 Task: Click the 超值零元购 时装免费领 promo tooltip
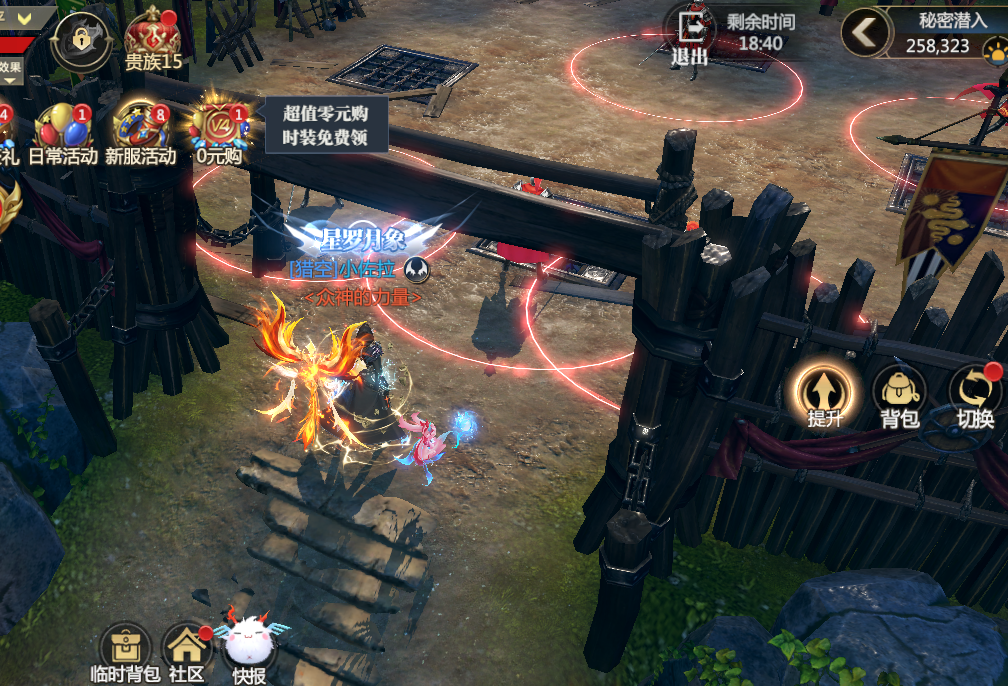(x=326, y=125)
